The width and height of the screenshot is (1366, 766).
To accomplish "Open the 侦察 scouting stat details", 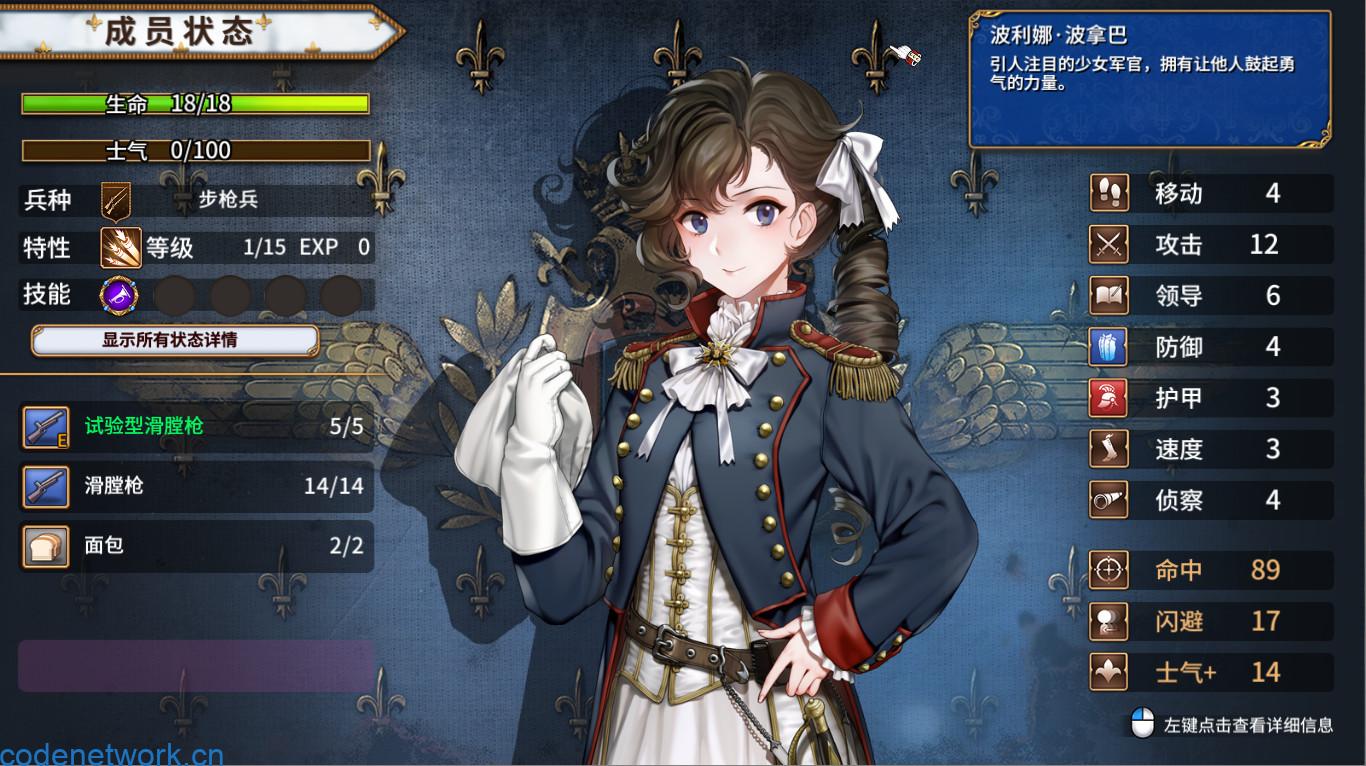I will pos(1210,500).
